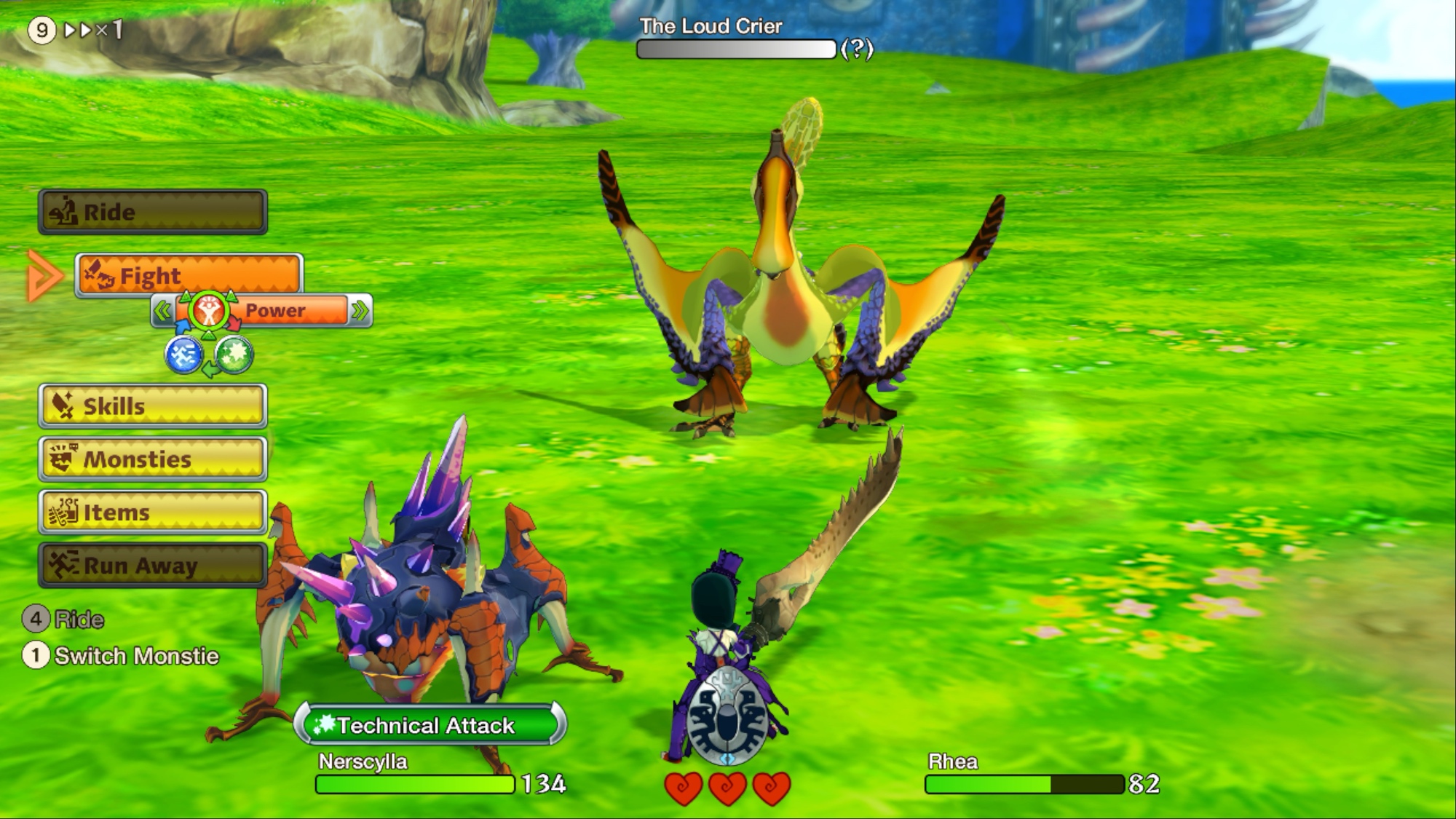Pick the green Technical attack icon
The height and width of the screenshot is (819, 1456).
[x=234, y=355]
